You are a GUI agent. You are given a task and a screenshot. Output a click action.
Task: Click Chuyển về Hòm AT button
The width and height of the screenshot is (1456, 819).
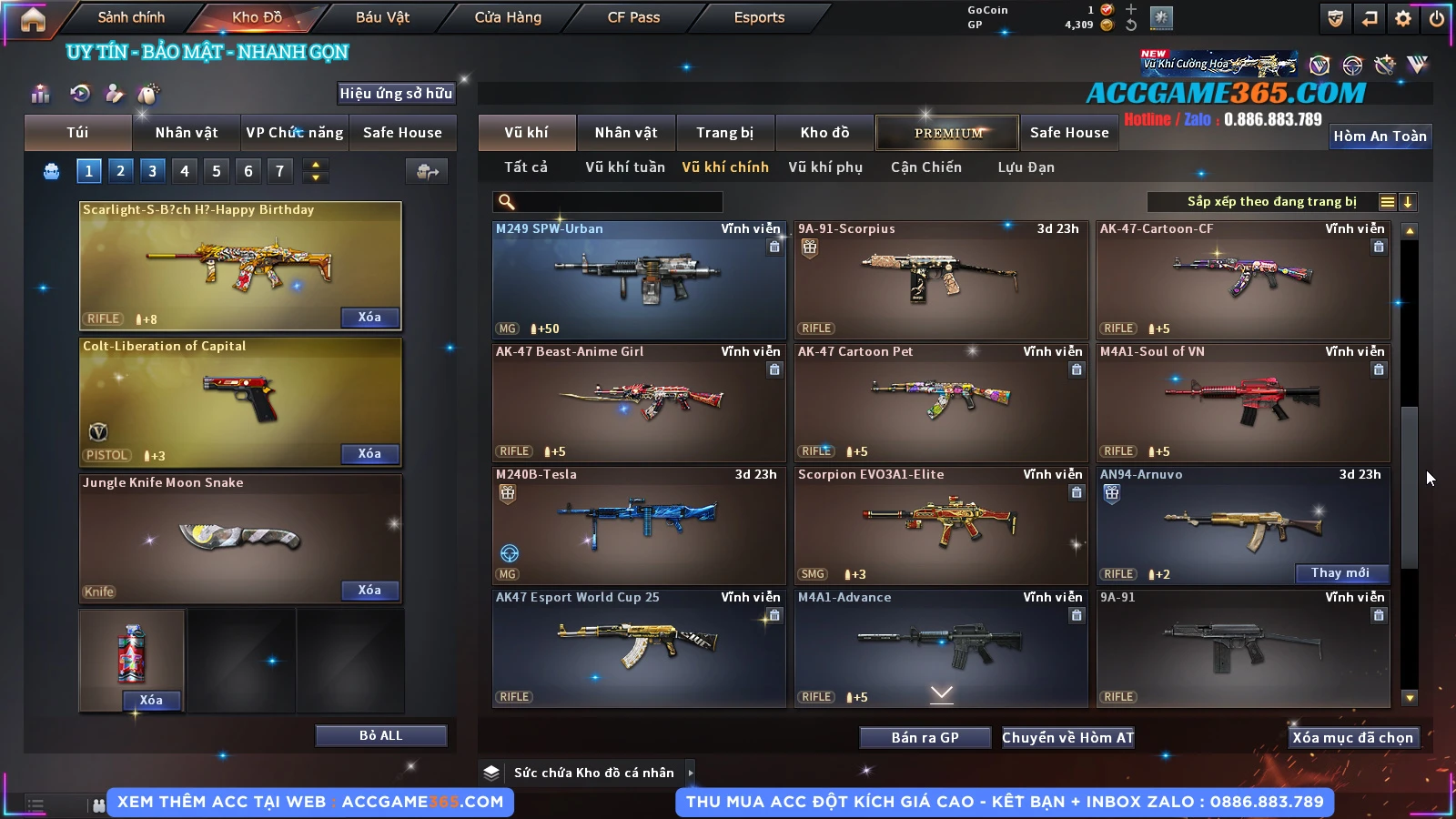coord(1067,737)
